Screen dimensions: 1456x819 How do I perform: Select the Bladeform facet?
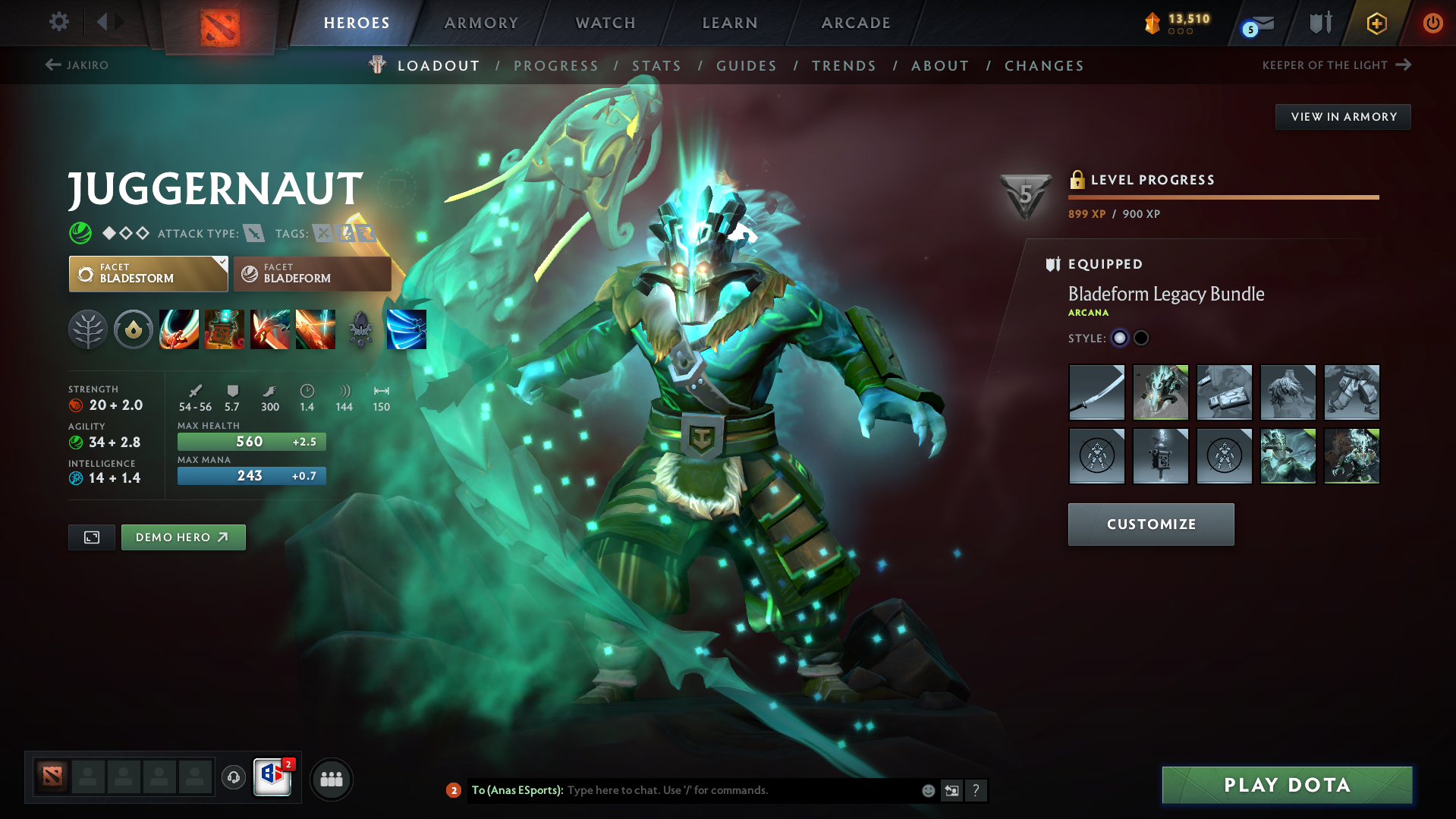pos(311,274)
